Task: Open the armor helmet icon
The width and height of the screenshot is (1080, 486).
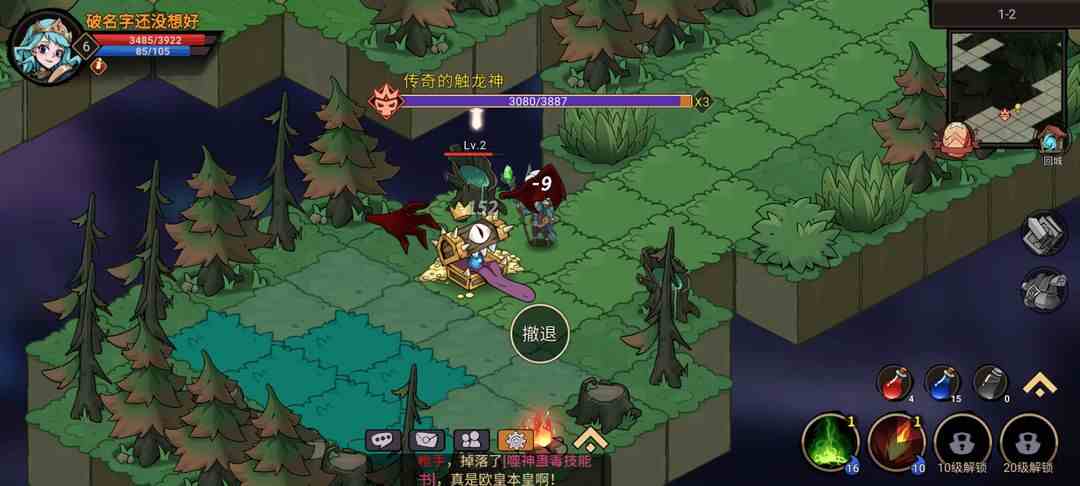Action: pos(1043,290)
